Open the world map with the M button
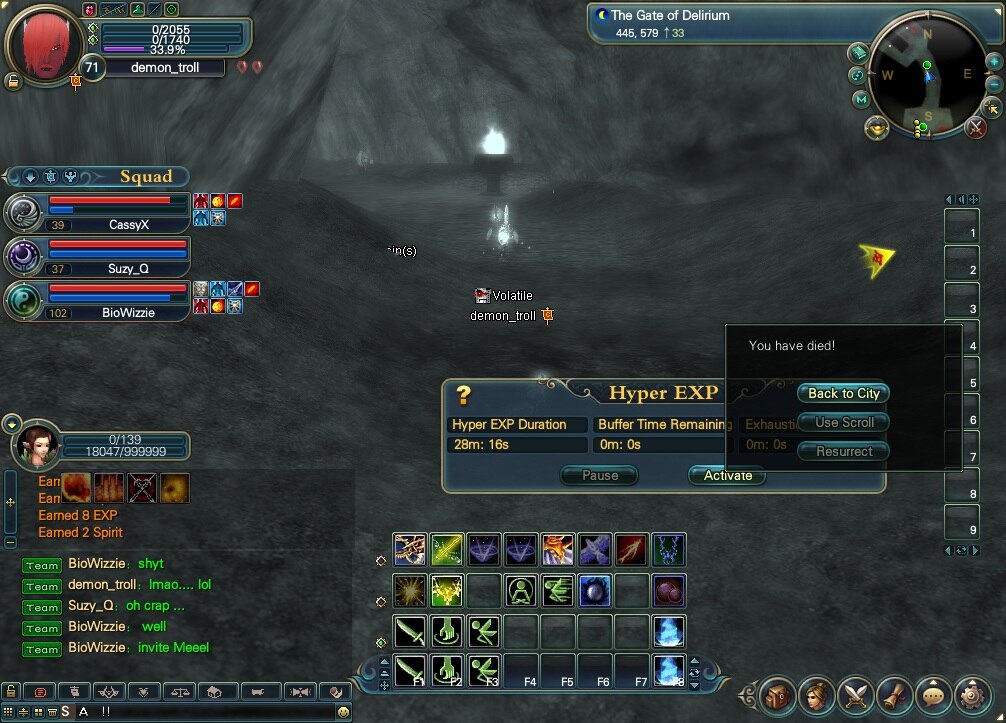Viewport: 1006px width, 723px height. [x=861, y=99]
